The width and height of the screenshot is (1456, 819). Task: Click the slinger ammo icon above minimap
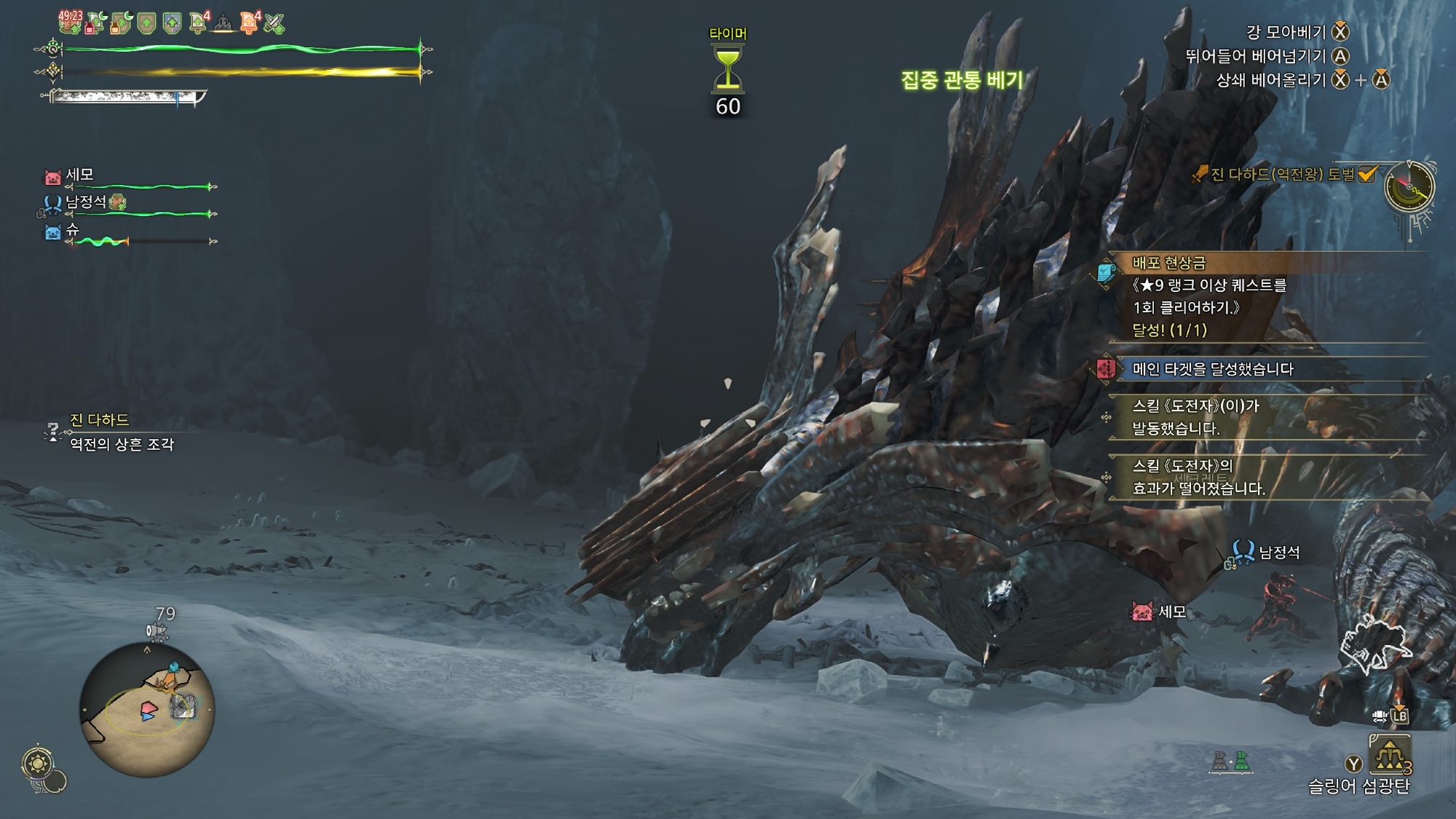(157, 631)
